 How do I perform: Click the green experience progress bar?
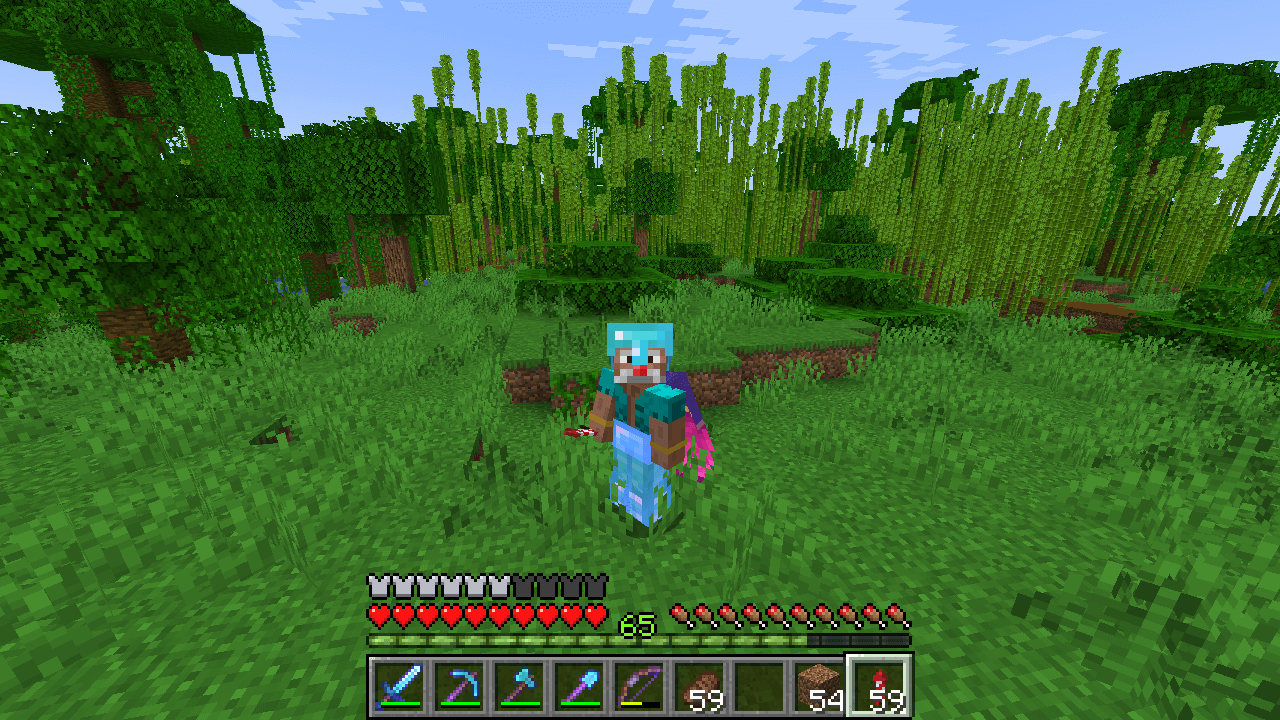500,639
